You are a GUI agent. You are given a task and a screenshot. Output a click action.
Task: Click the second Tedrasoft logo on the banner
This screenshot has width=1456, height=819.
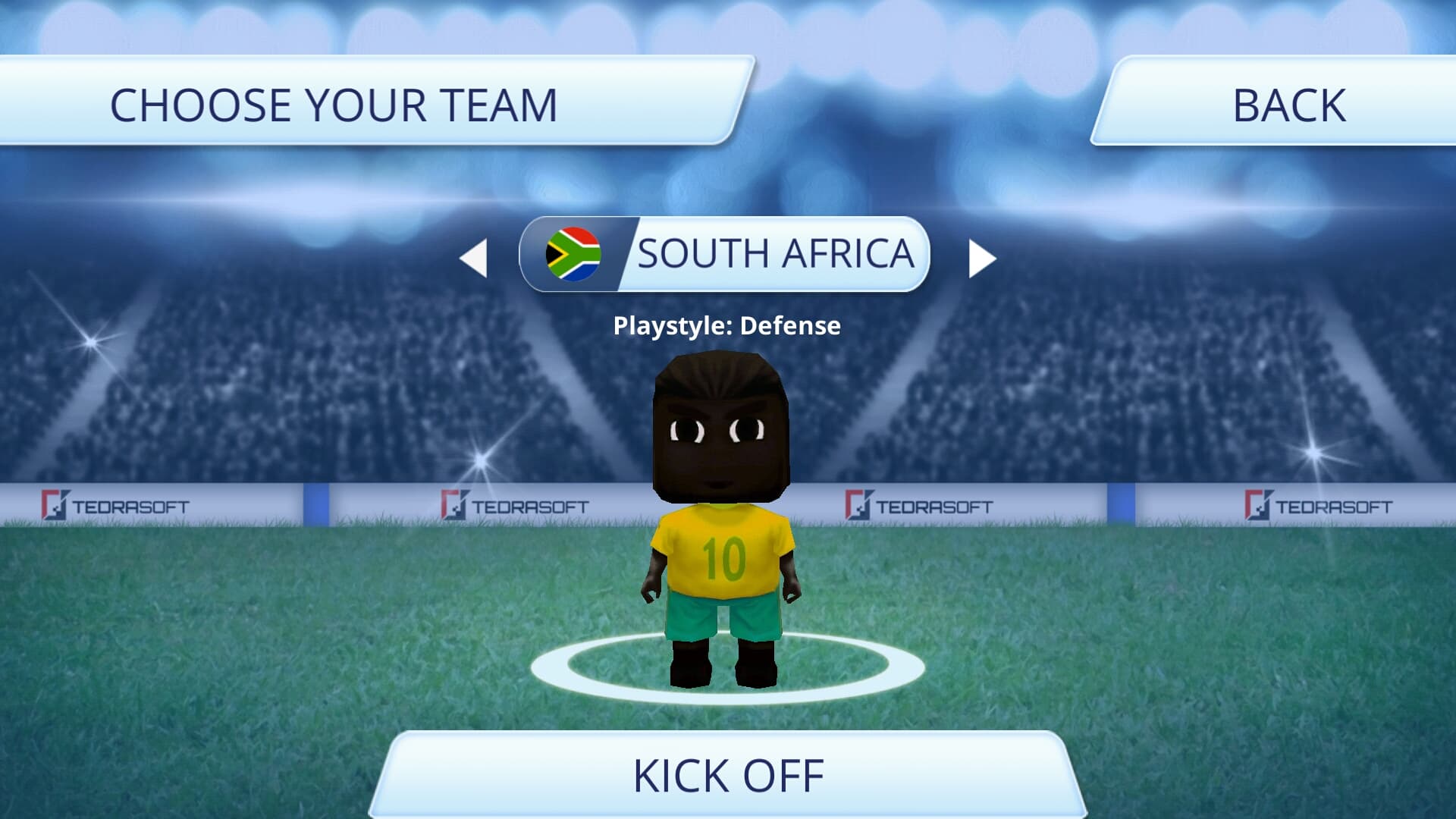[x=518, y=502]
